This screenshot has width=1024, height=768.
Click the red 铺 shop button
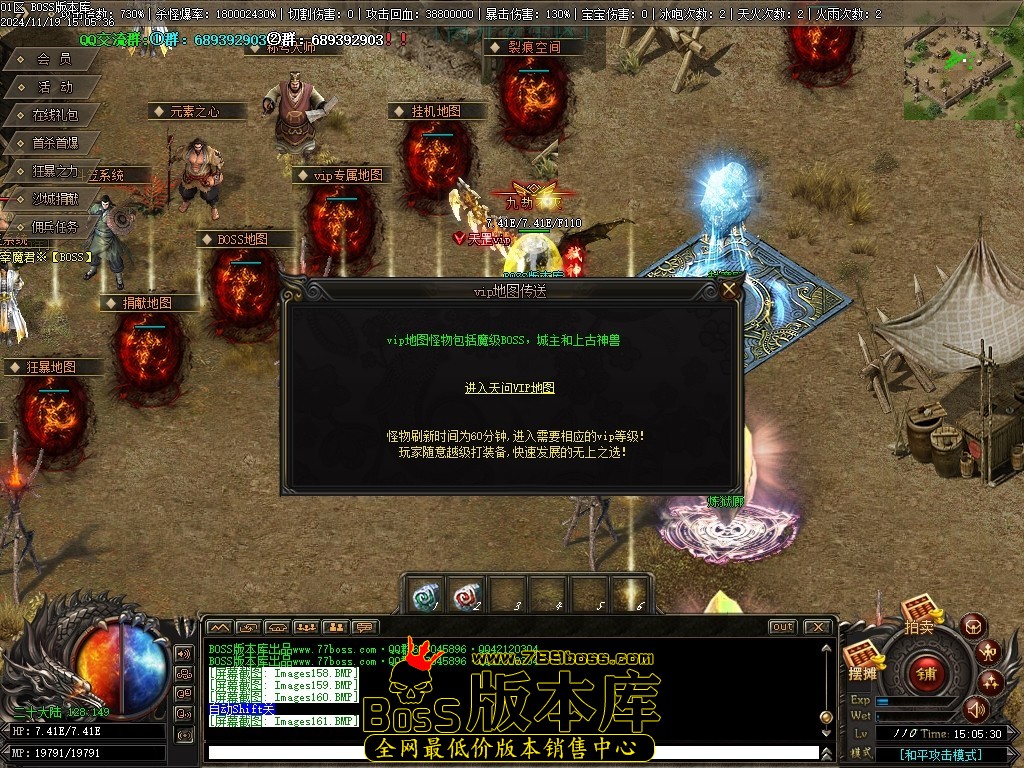point(926,673)
